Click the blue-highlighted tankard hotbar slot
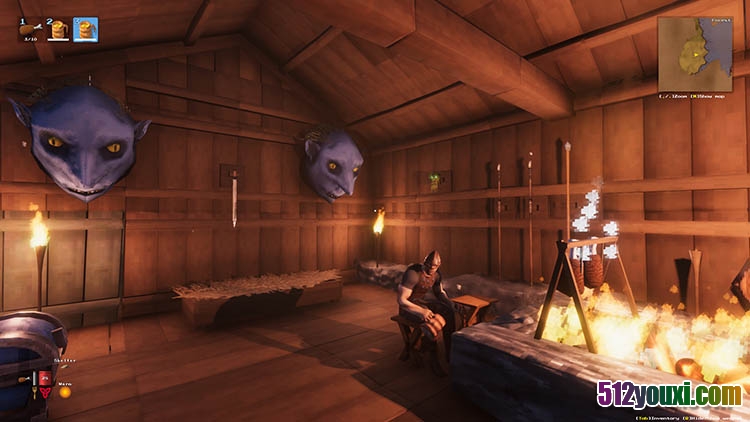 pyautogui.click(x=86, y=29)
